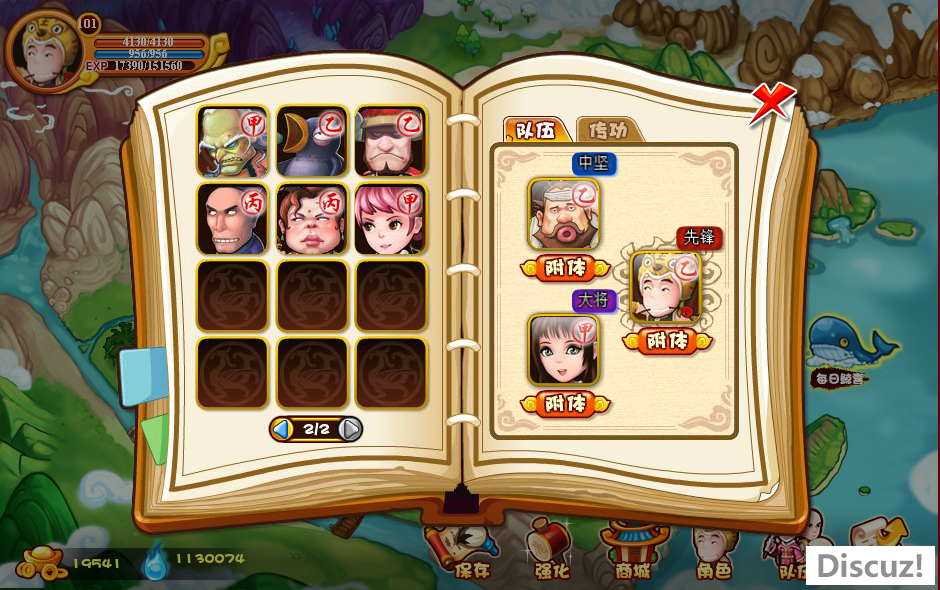Close the team book with the red X
This screenshot has height=590, width=940.
(772, 102)
